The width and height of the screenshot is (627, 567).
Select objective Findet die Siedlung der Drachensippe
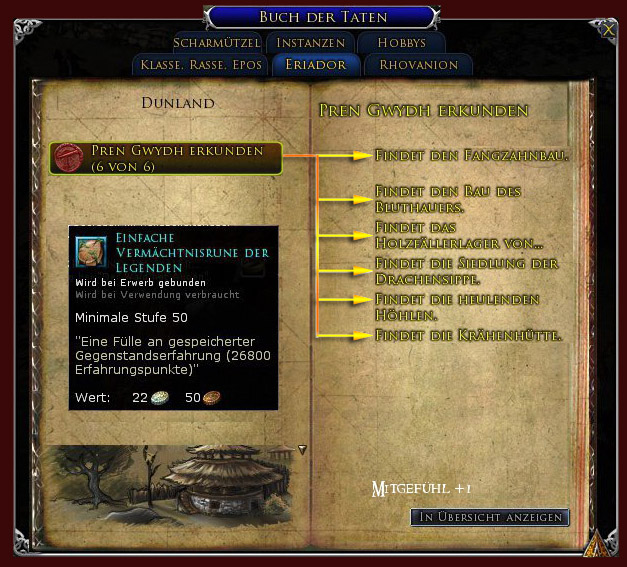(x=465, y=270)
